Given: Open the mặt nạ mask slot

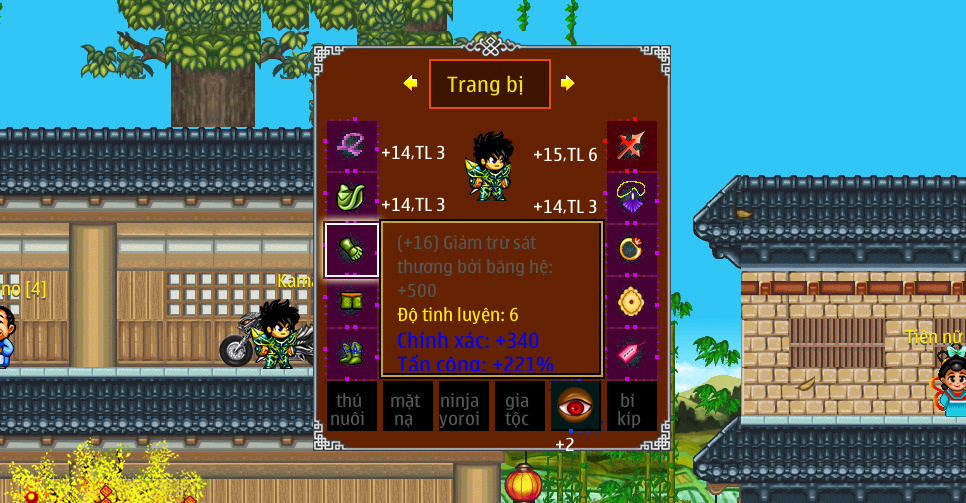Looking at the screenshot, I should [x=408, y=406].
